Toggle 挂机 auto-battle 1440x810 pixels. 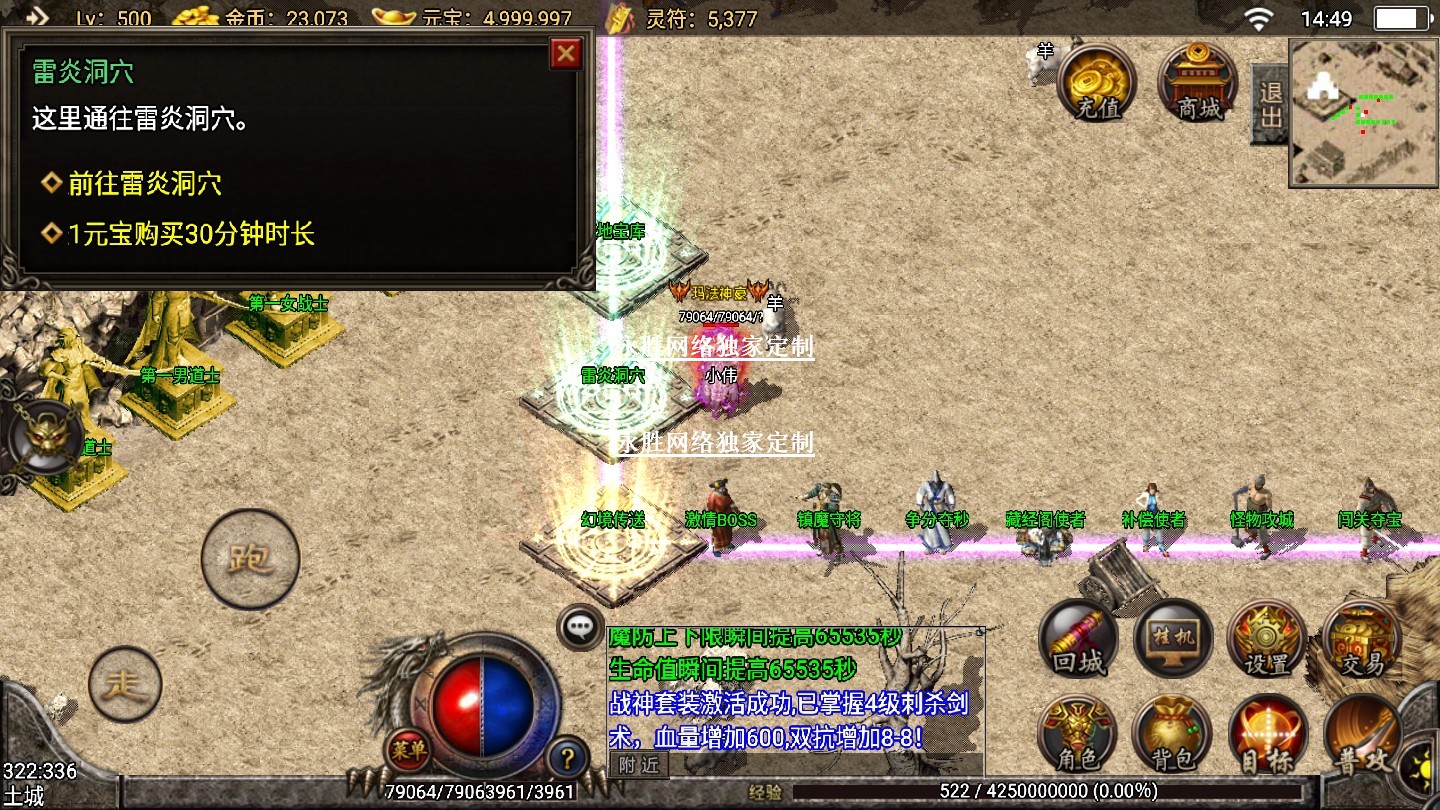coord(1173,641)
